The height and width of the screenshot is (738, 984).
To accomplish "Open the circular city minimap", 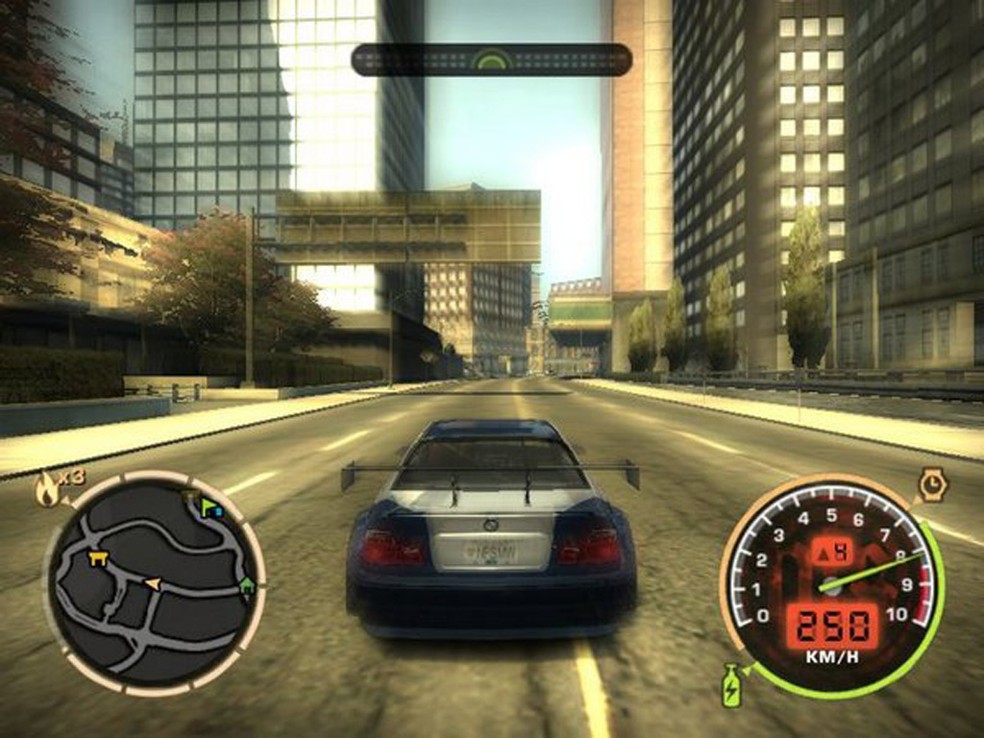I will 153,582.
